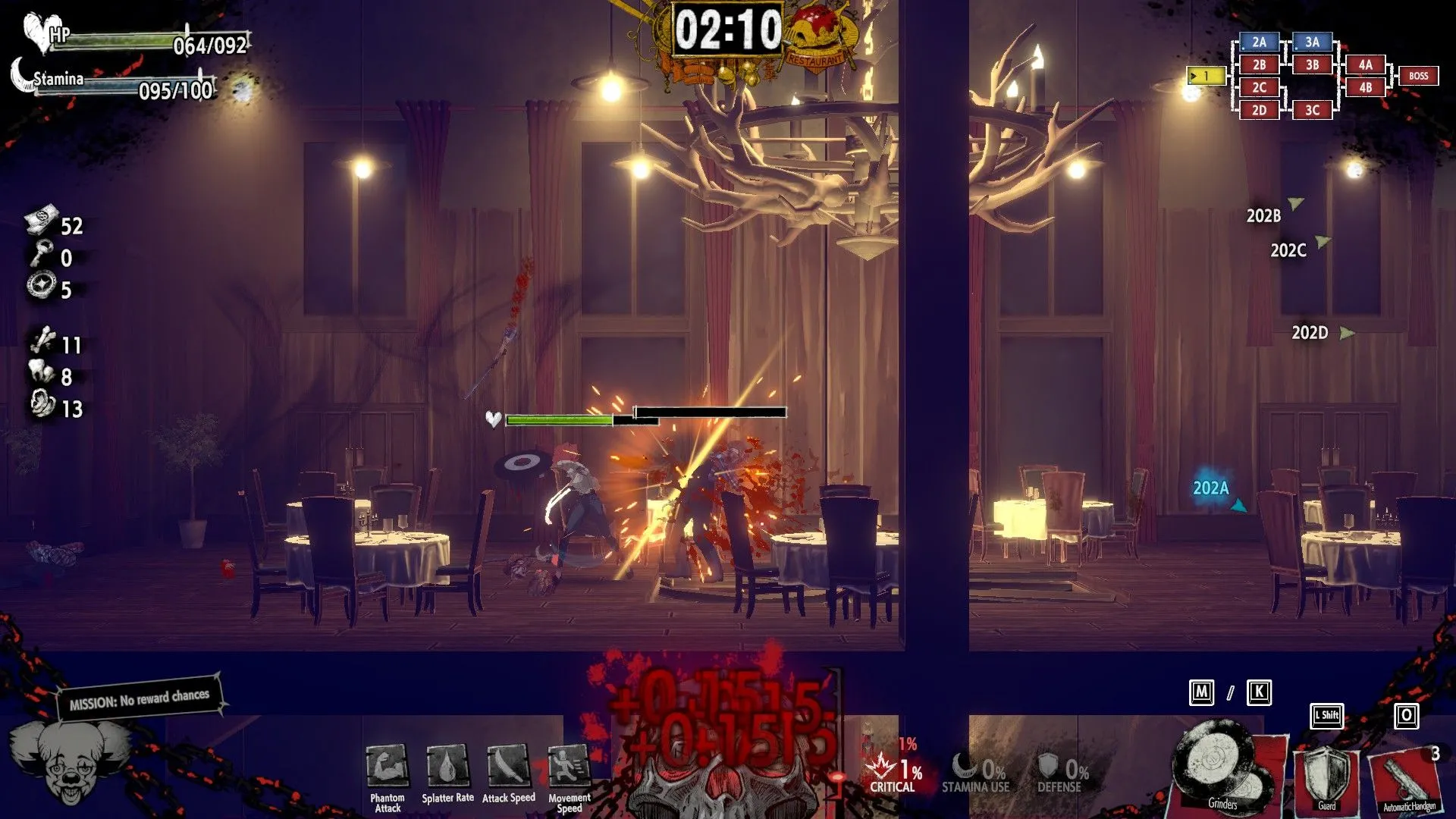Click the BOSS node on the room map
This screenshot has height=819, width=1456.
pos(1418,76)
